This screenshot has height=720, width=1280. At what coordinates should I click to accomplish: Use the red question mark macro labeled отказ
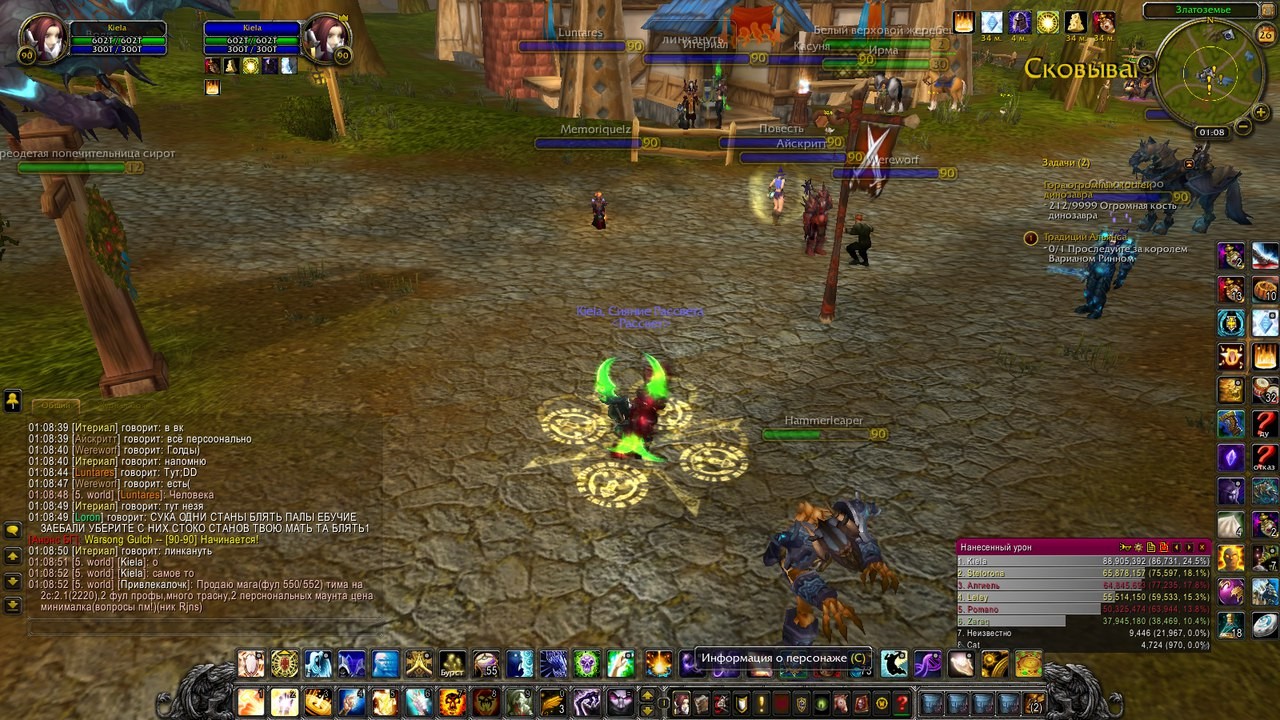(1265, 459)
